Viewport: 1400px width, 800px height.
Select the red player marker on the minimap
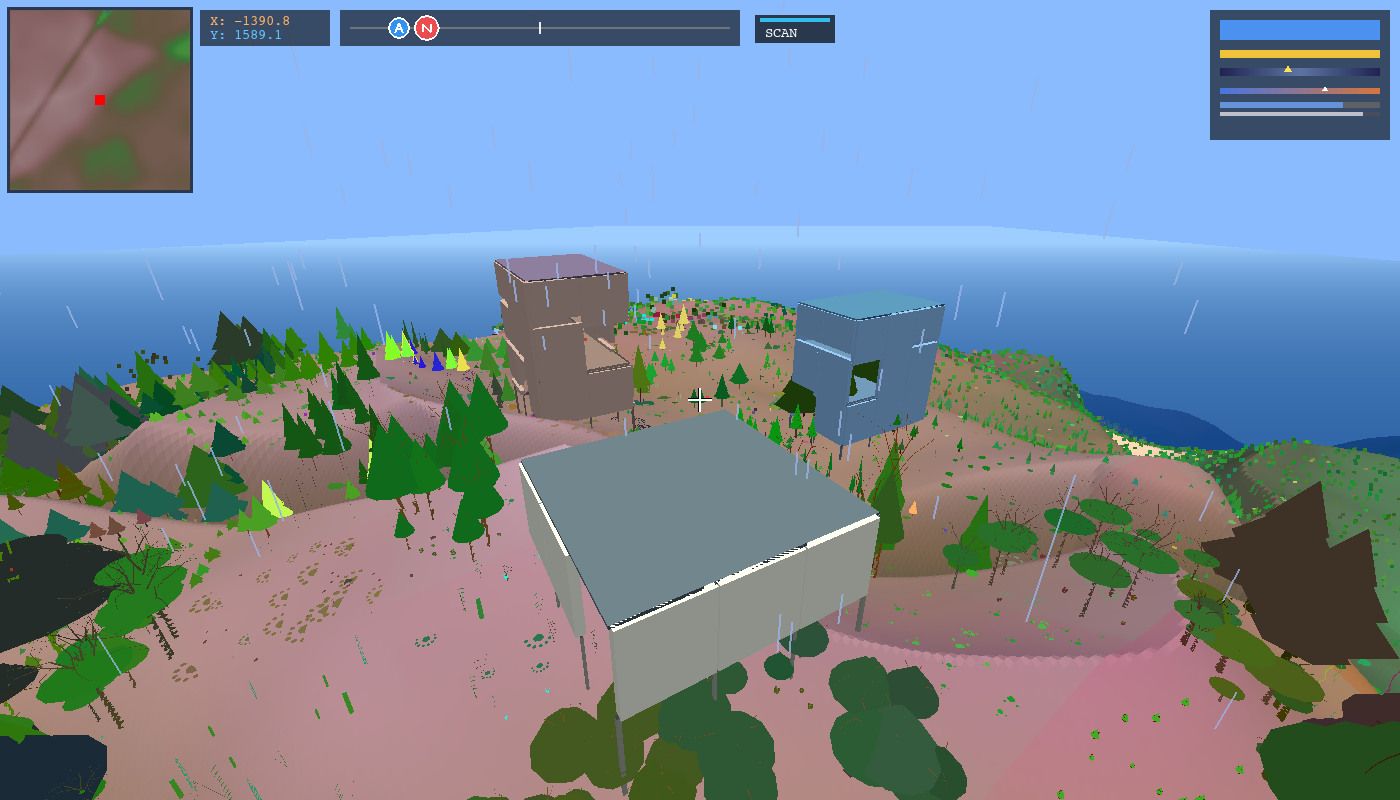pyautogui.click(x=99, y=99)
